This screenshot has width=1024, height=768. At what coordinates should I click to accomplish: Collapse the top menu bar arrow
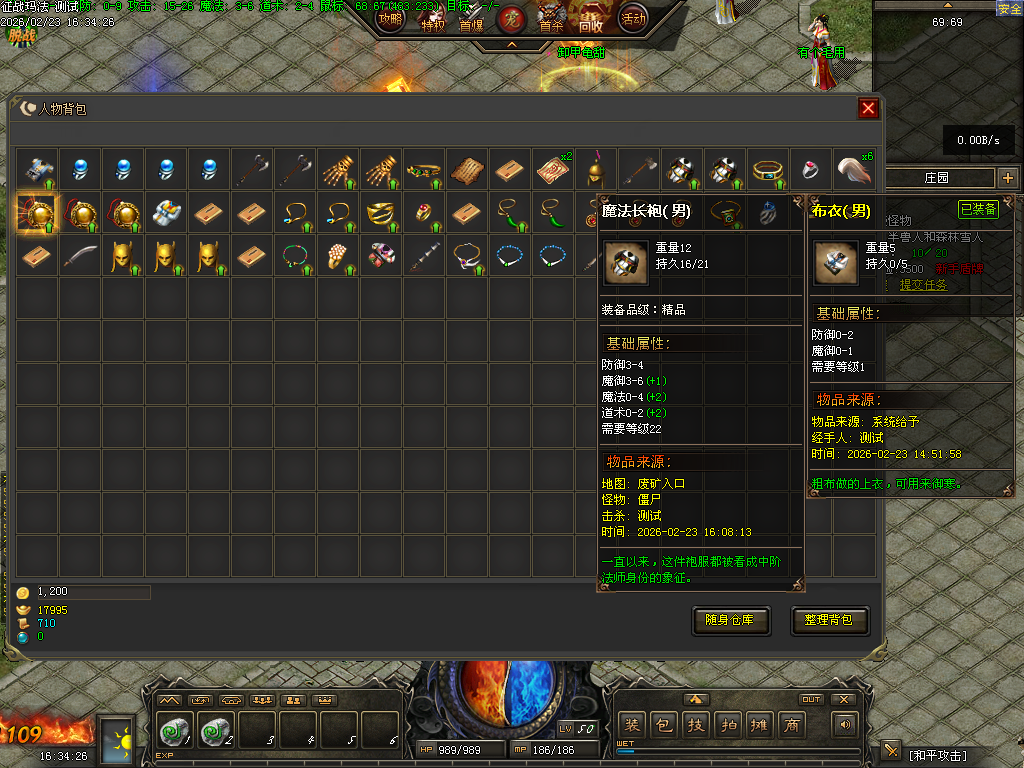(511, 44)
